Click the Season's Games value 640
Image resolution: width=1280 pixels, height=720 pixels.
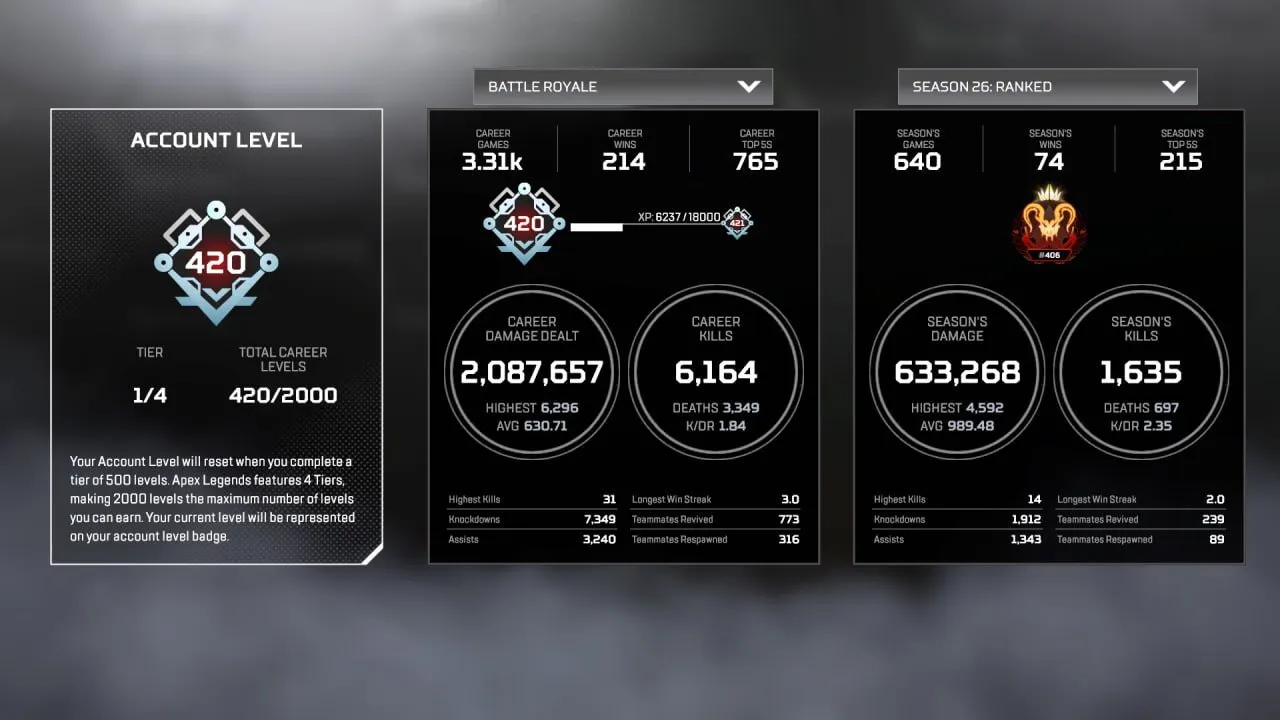tap(917, 160)
